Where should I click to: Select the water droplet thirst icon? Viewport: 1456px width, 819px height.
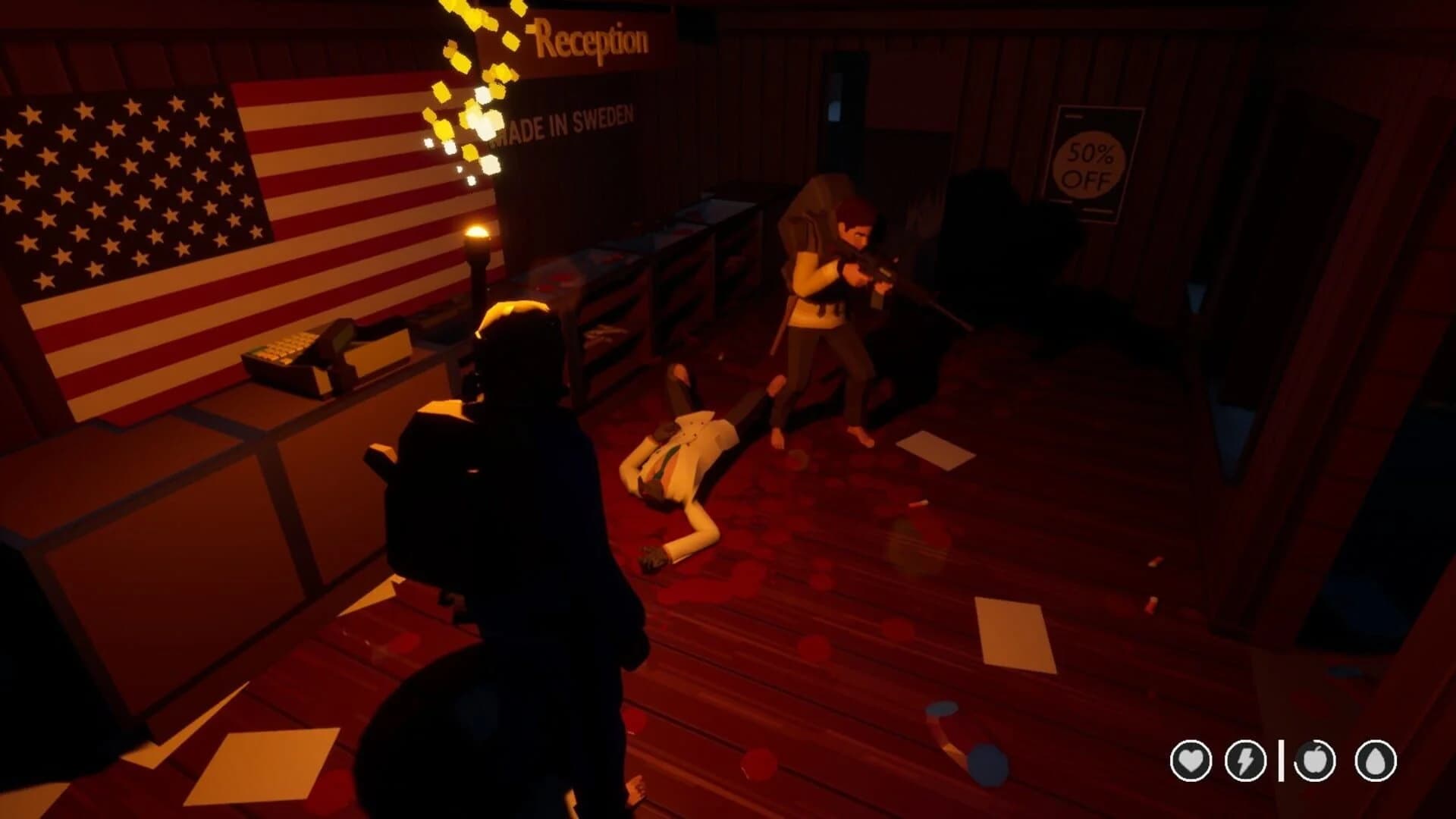[x=1375, y=761]
